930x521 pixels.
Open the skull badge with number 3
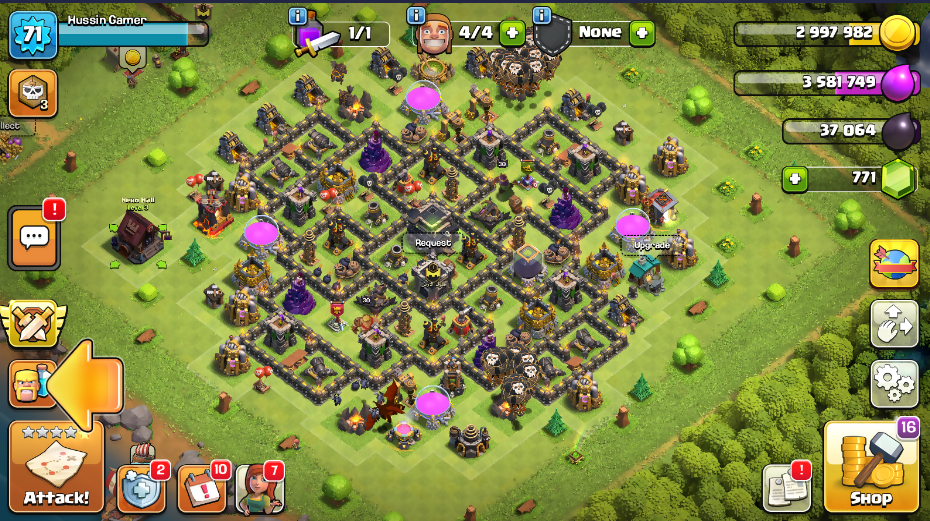coord(32,93)
